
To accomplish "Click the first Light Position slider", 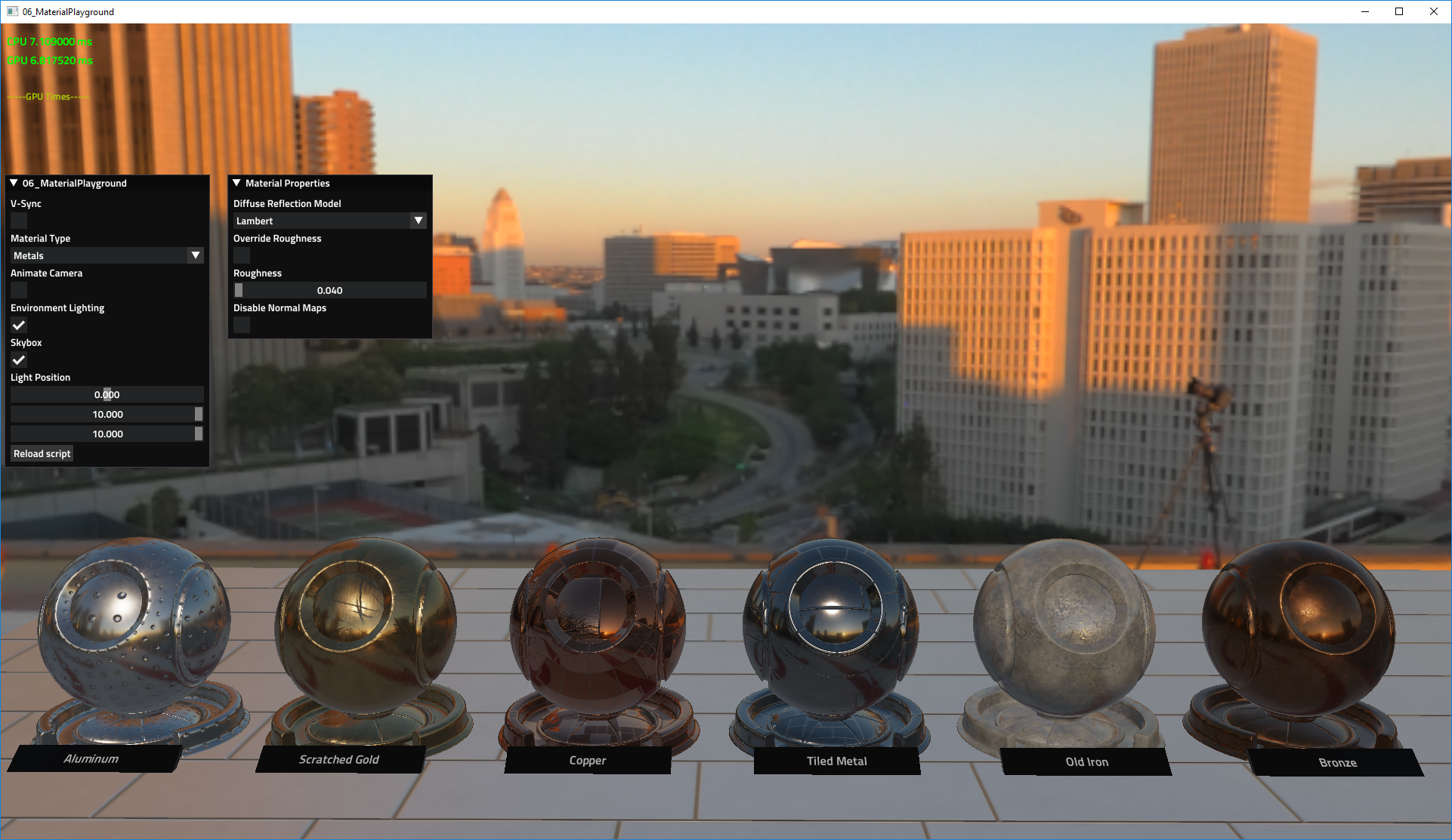I will [x=107, y=394].
